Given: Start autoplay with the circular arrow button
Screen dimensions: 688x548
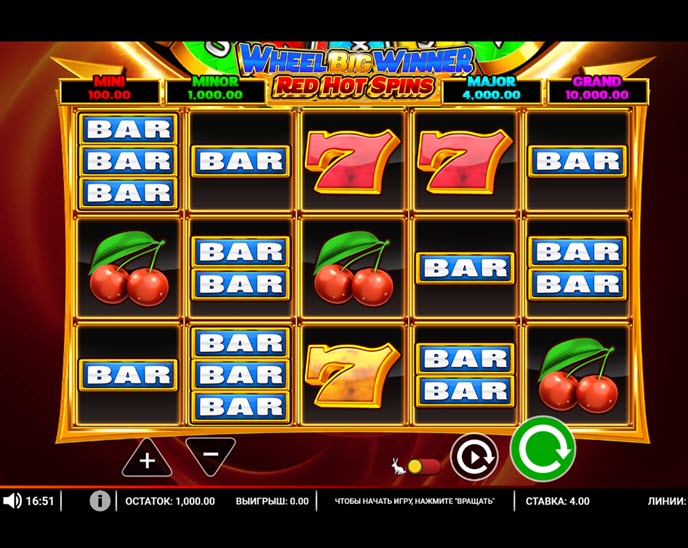Looking at the screenshot, I should [473, 457].
